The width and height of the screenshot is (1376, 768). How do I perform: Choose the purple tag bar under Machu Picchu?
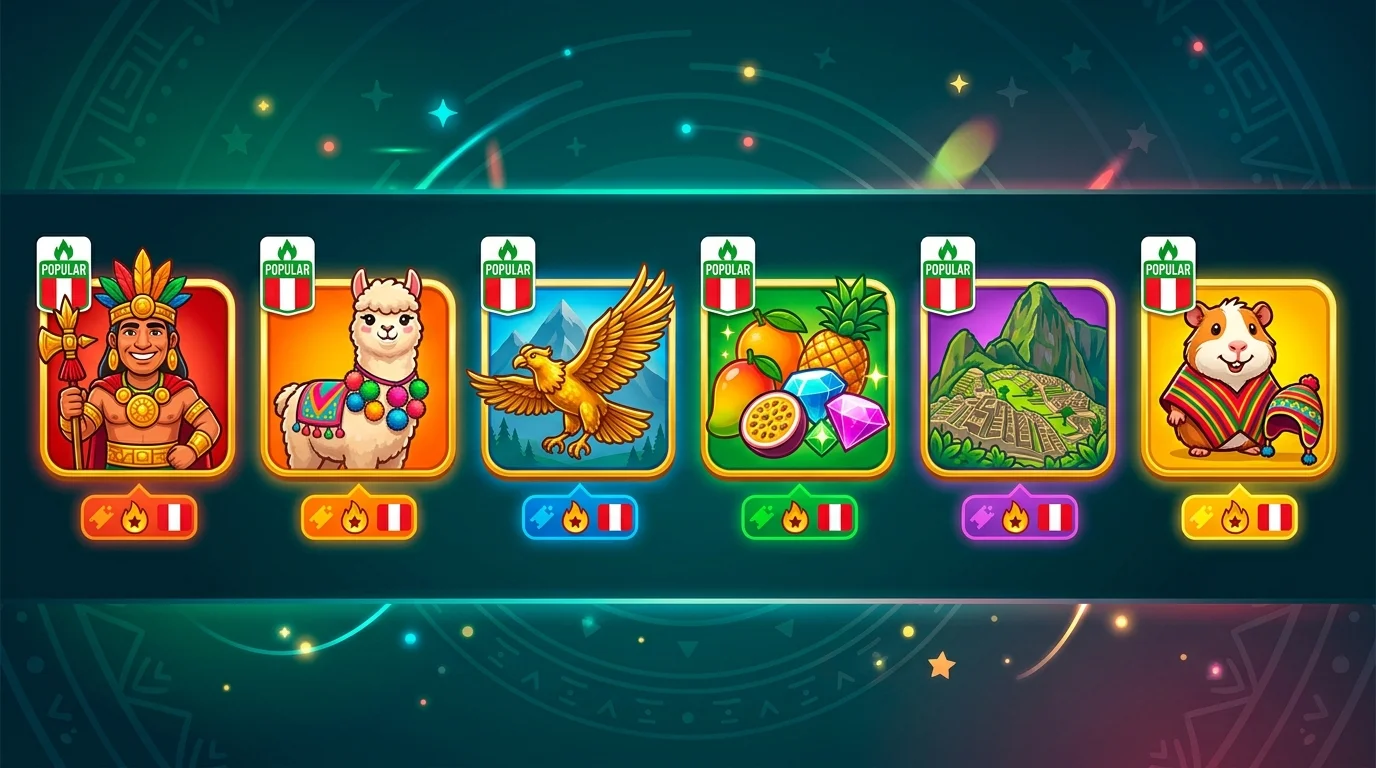pyautogui.click(x=1019, y=518)
